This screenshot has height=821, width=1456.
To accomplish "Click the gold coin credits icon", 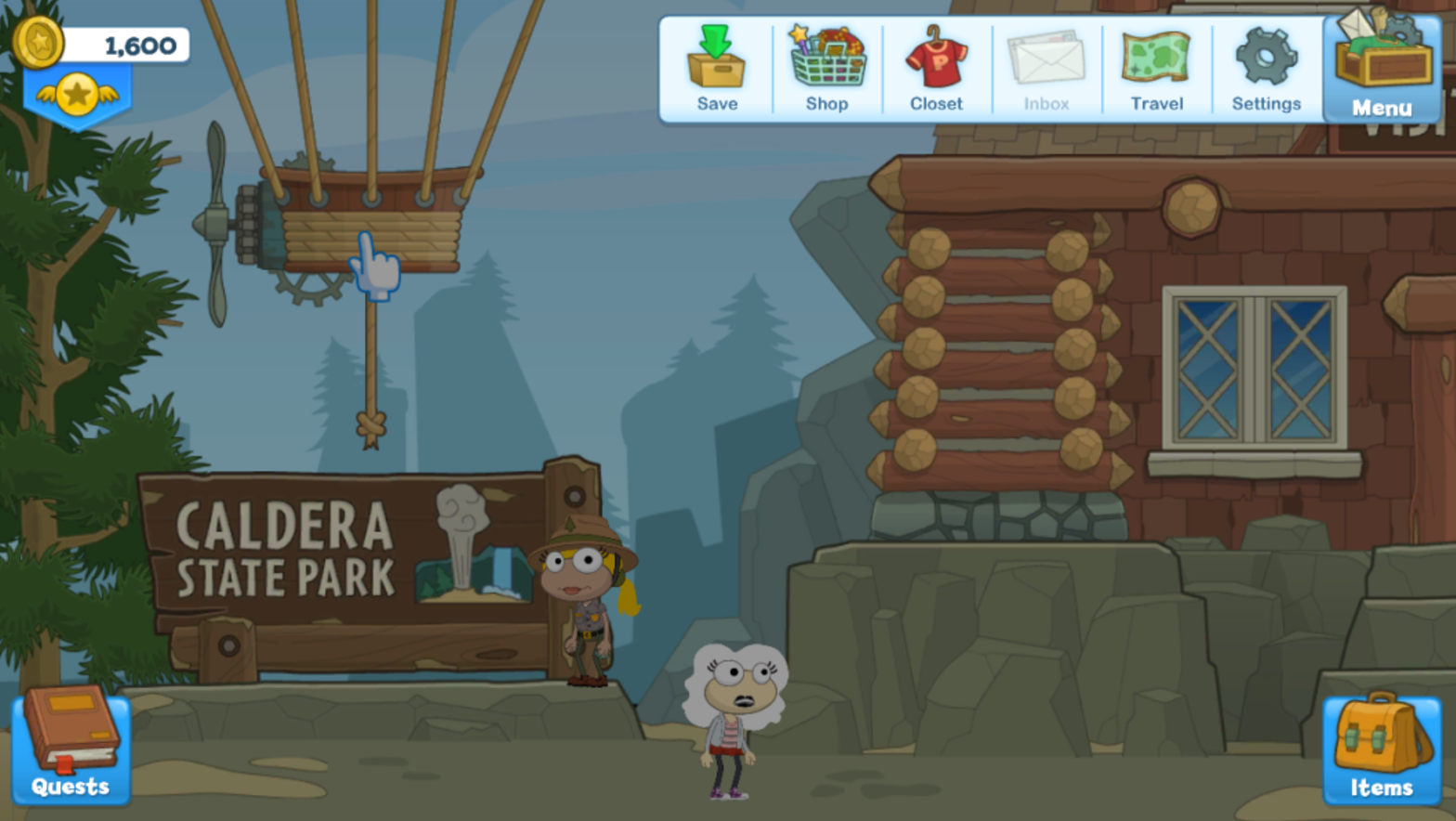I will pyautogui.click(x=38, y=42).
